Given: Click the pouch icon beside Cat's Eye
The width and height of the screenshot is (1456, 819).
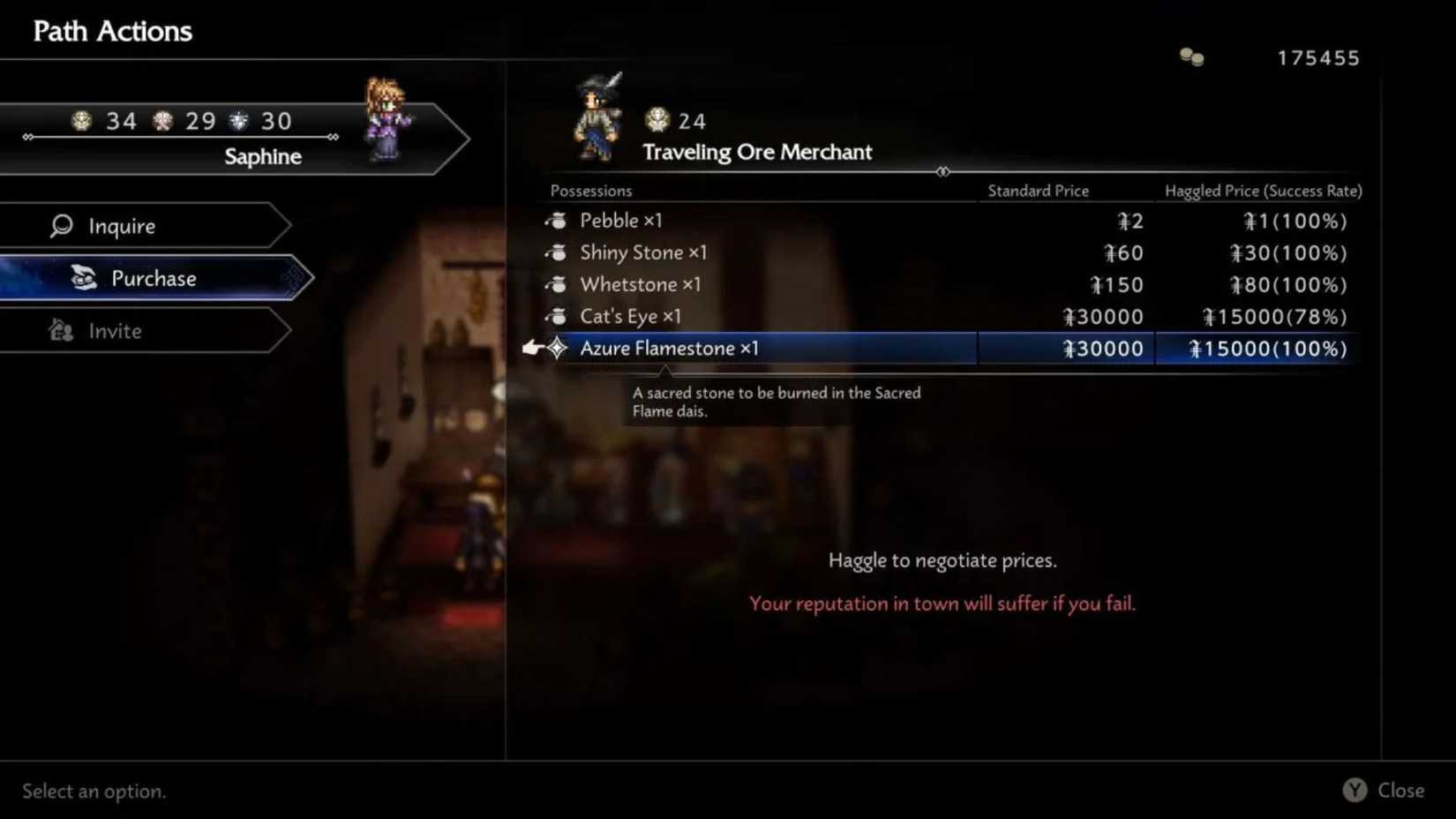Looking at the screenshot, I should (x=556, y=316).
